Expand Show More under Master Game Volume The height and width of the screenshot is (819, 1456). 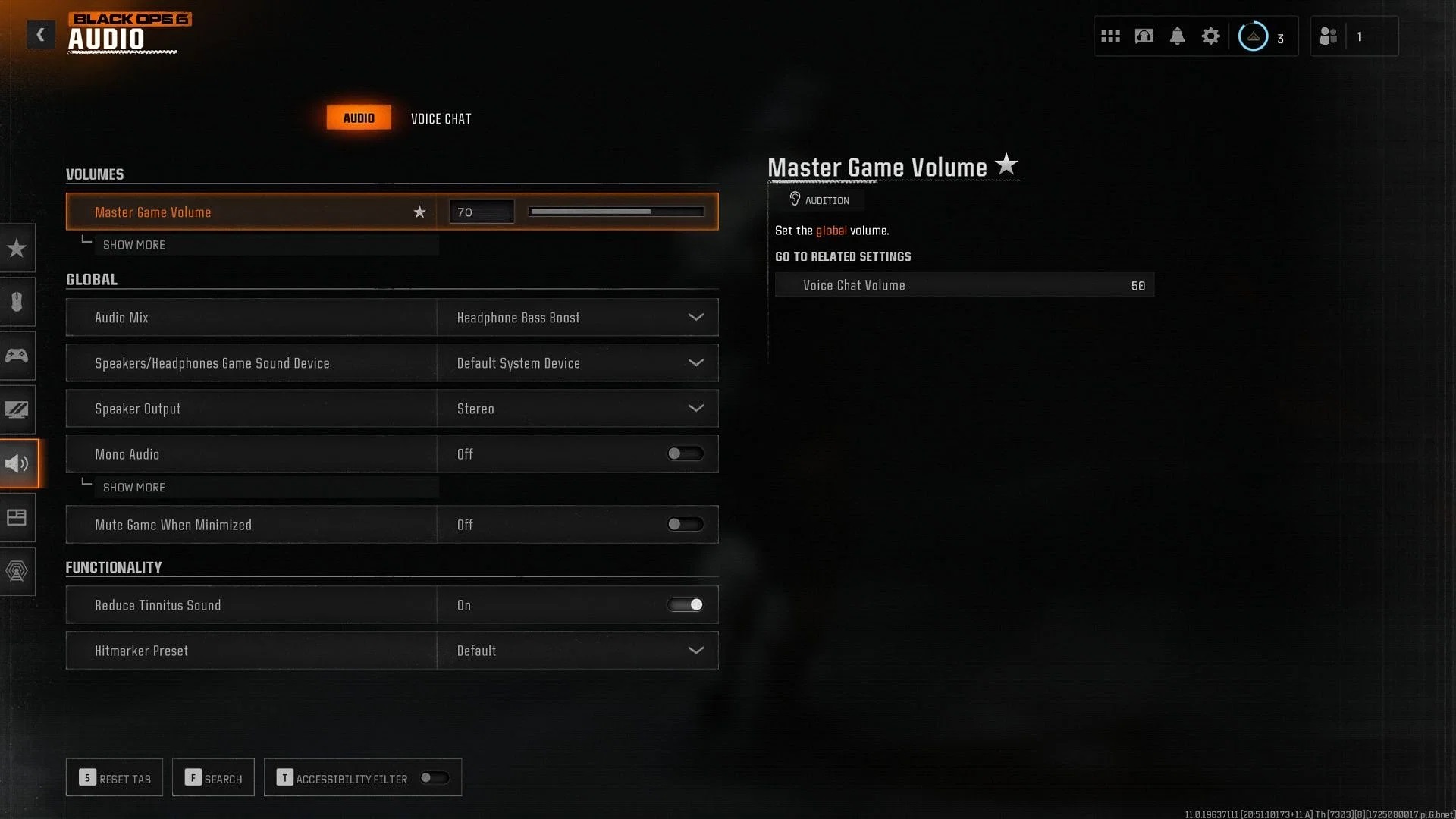134,245
